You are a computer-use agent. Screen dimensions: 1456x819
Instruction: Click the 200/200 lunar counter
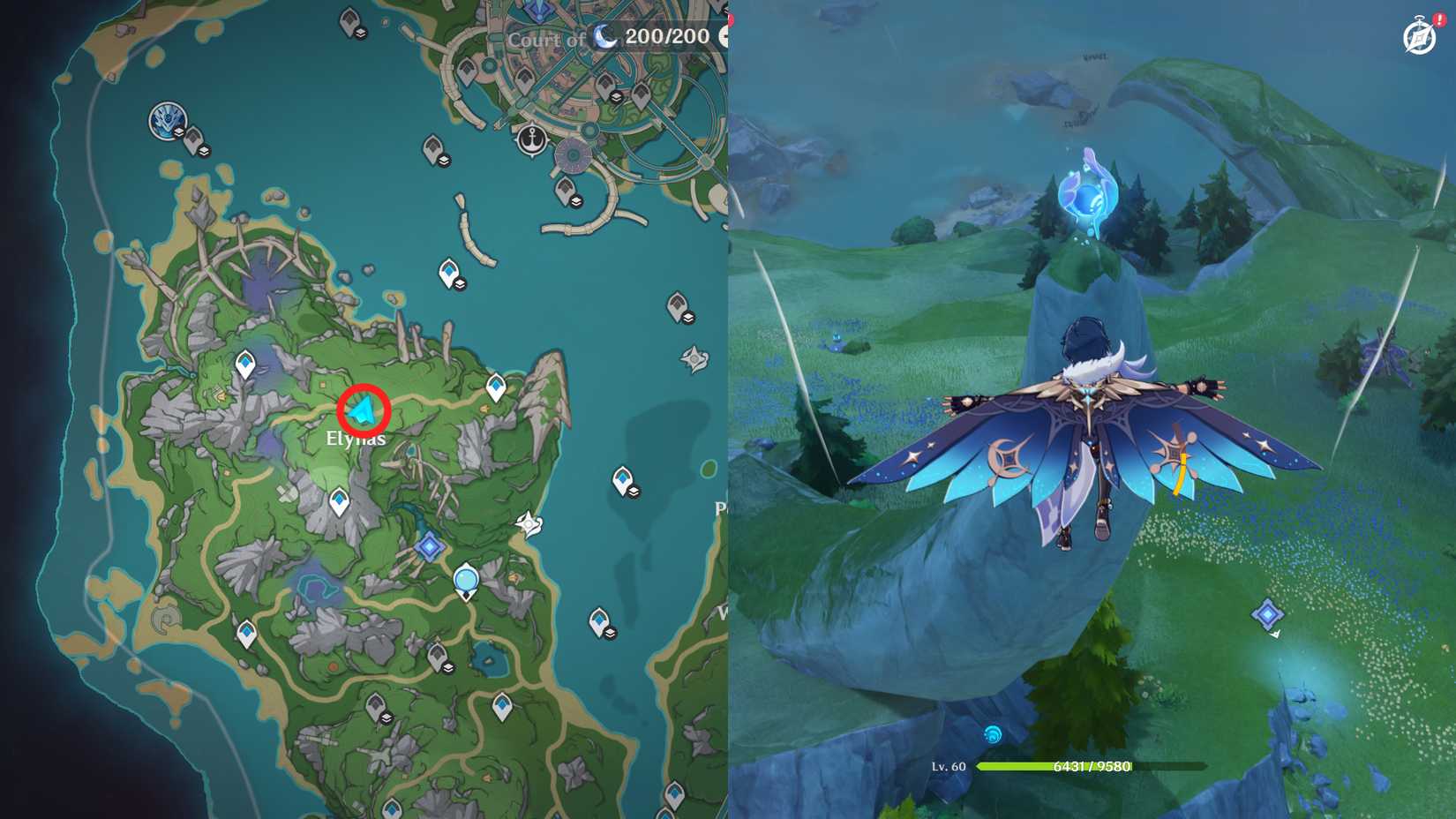pos(668,38)
